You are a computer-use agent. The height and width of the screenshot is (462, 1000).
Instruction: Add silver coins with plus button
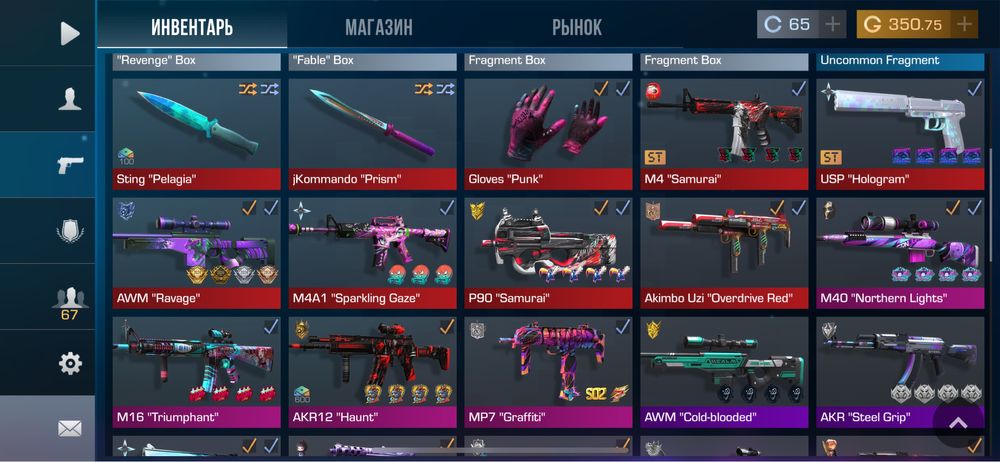point(832,24)
